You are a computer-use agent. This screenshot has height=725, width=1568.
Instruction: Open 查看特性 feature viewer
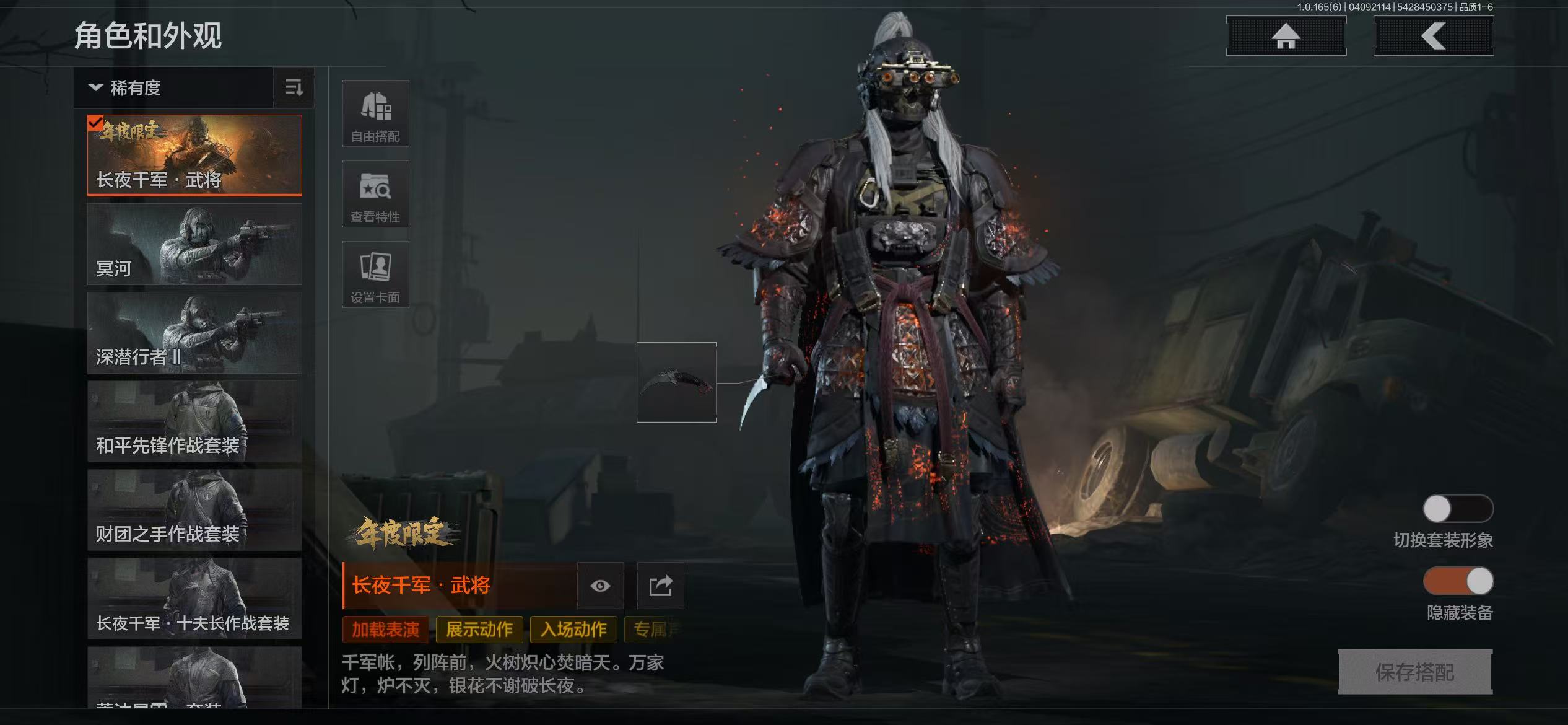click(375, 194)
